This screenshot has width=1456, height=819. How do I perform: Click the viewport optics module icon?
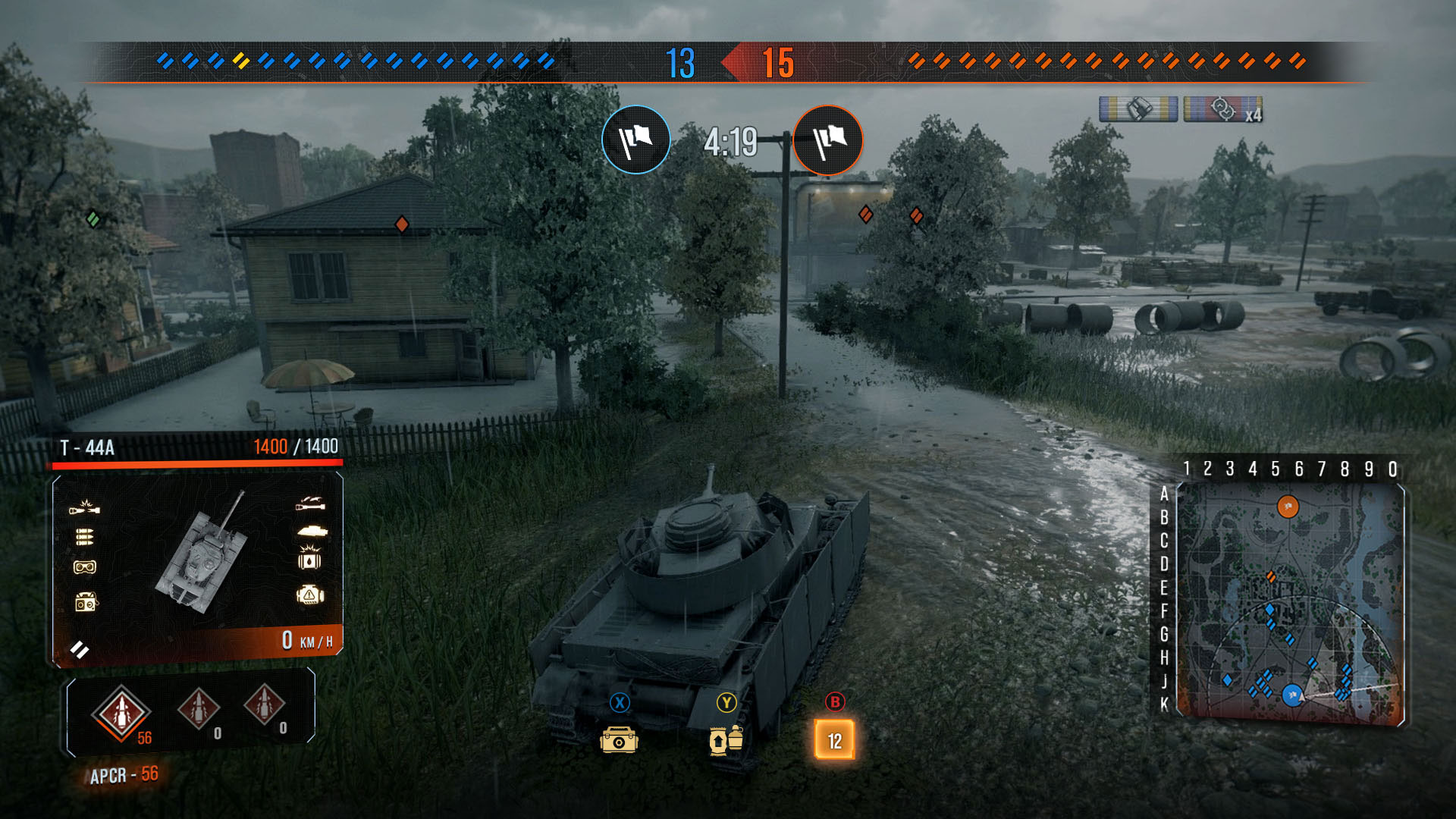pos(84,567)
